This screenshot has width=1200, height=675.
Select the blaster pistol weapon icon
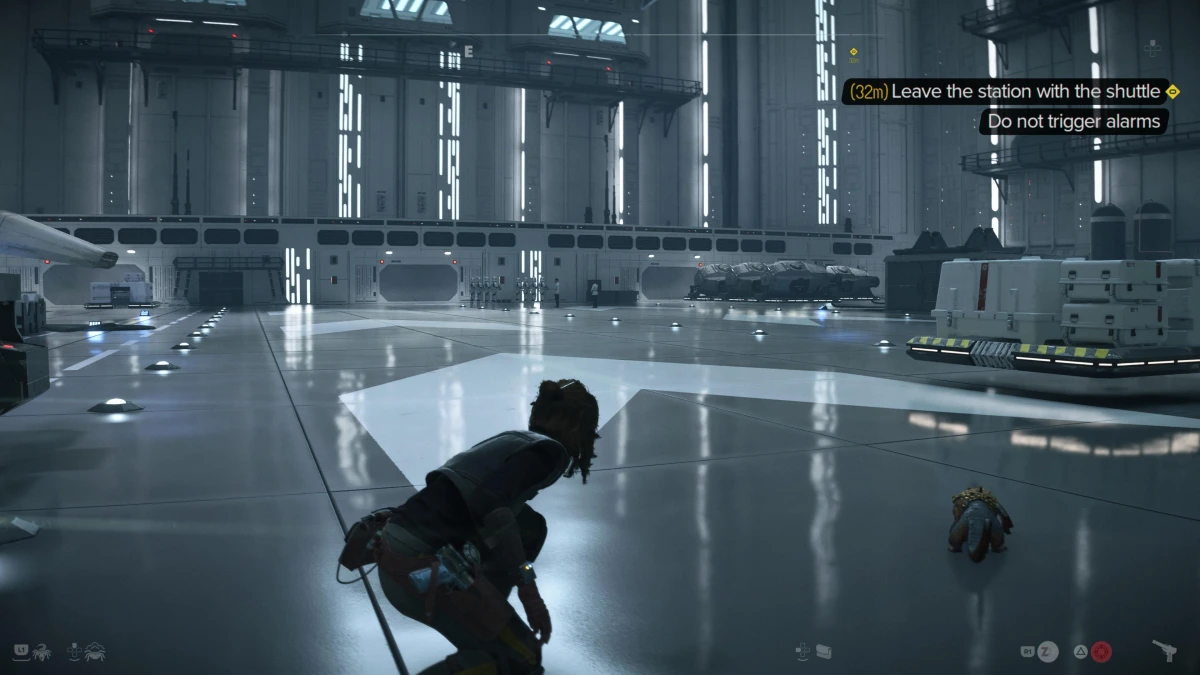pyautogui.click(x=1164, y=651)
